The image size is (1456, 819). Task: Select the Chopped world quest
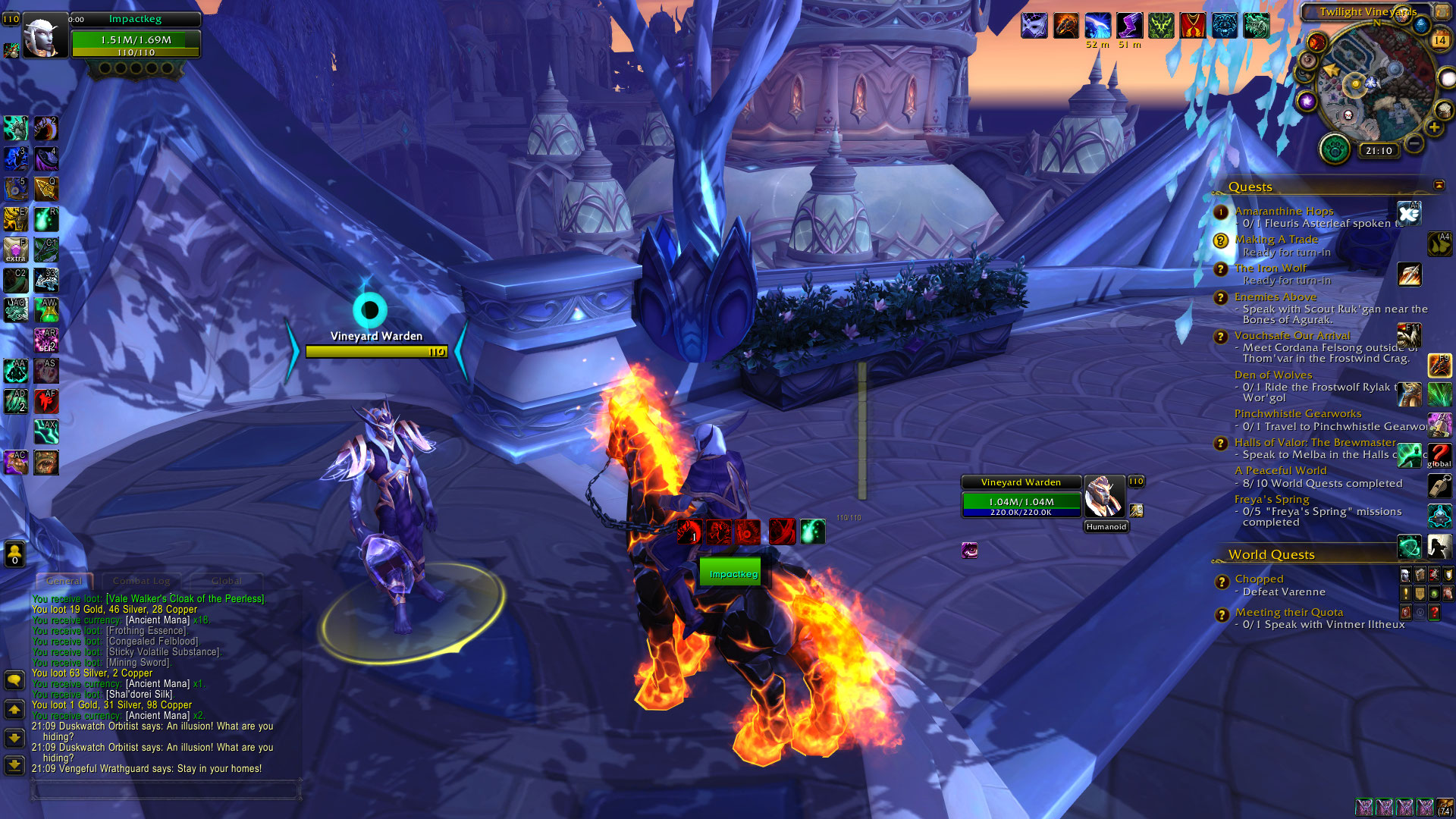tap(1259, 579)
